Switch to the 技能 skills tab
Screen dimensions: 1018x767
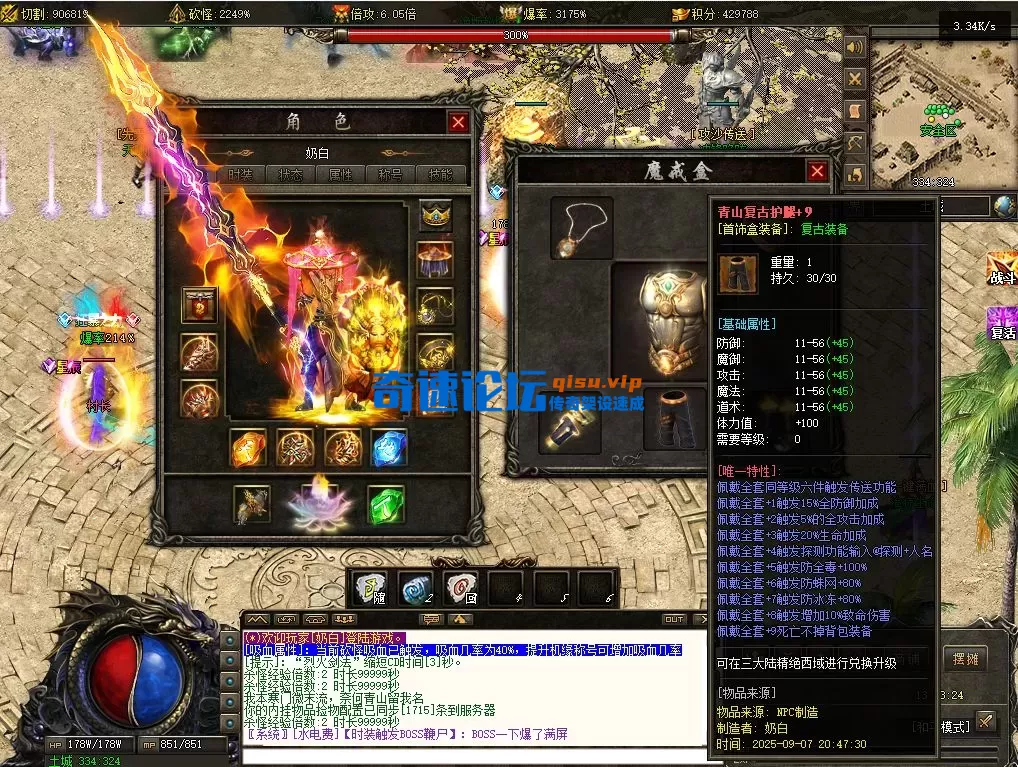click(440, 174)
